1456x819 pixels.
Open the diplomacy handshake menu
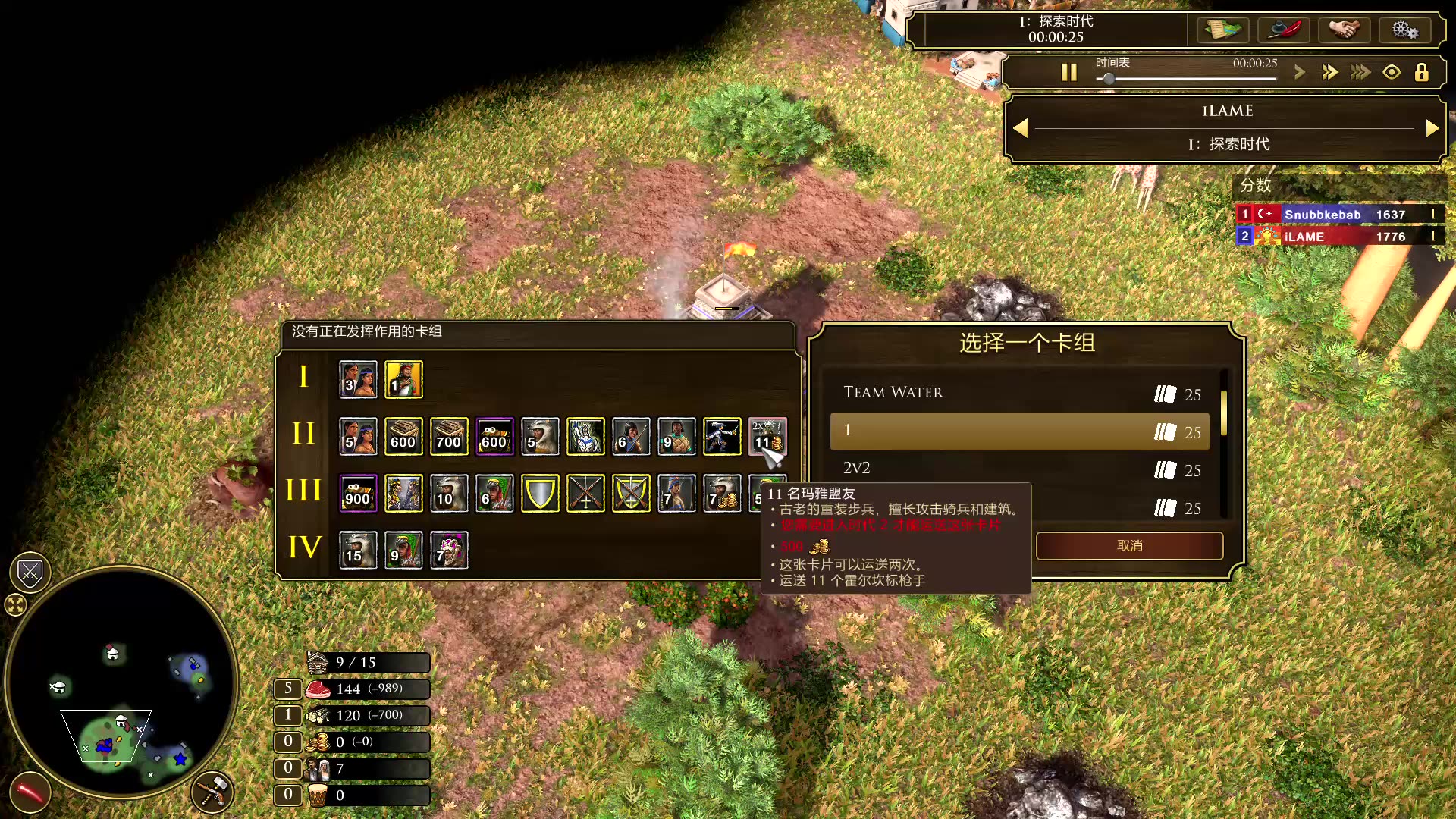tap(1344, 30)
